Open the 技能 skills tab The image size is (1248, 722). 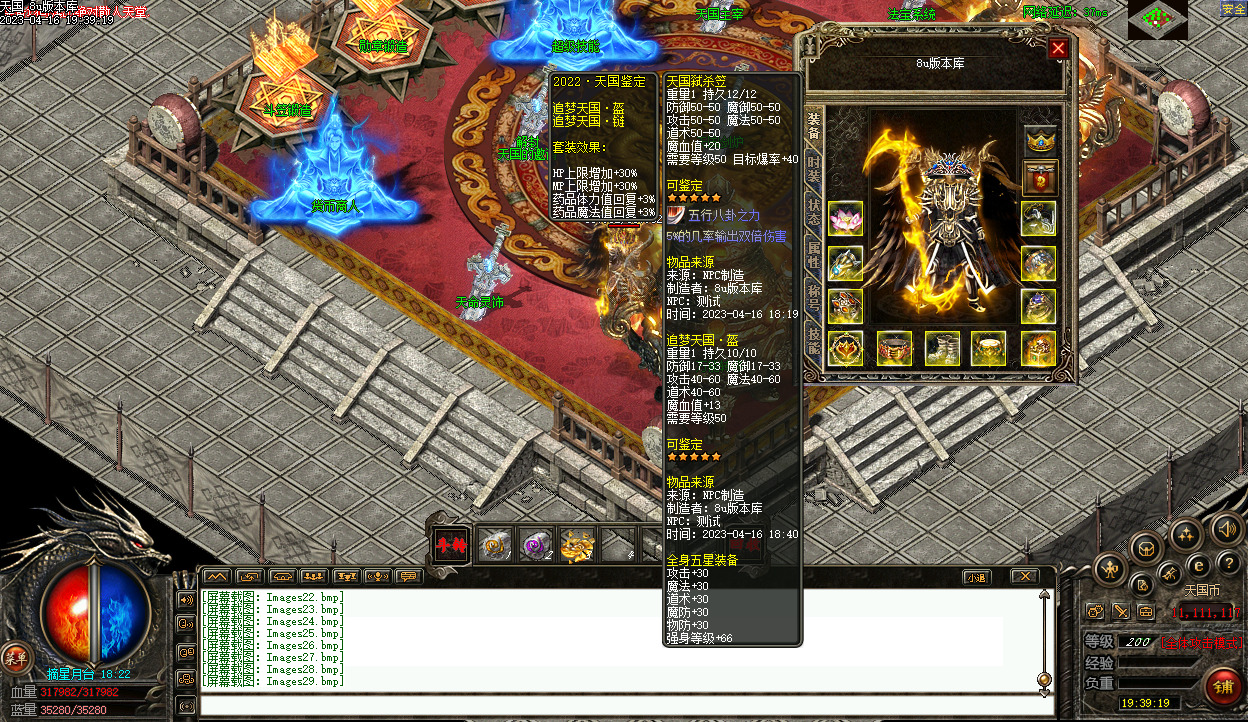coord(814,340)
